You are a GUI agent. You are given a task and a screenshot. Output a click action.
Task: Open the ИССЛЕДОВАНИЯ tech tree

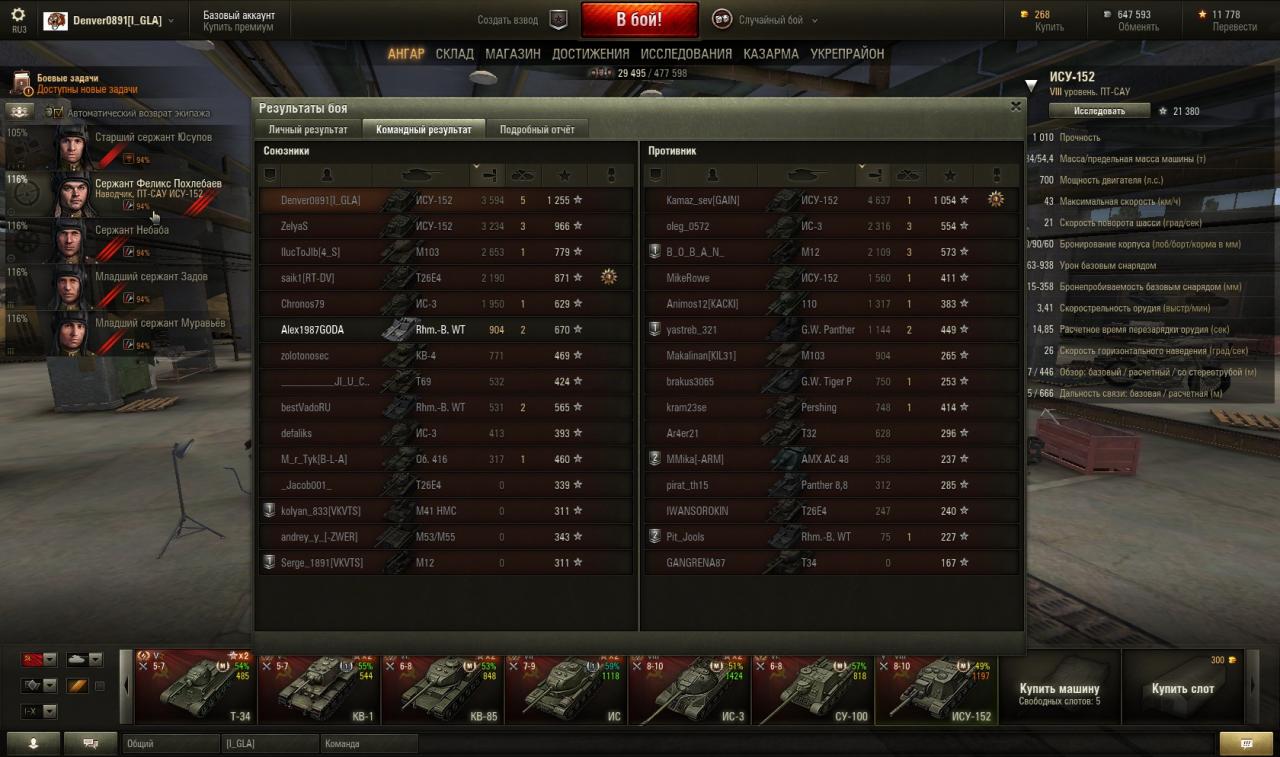click(686, 54)
